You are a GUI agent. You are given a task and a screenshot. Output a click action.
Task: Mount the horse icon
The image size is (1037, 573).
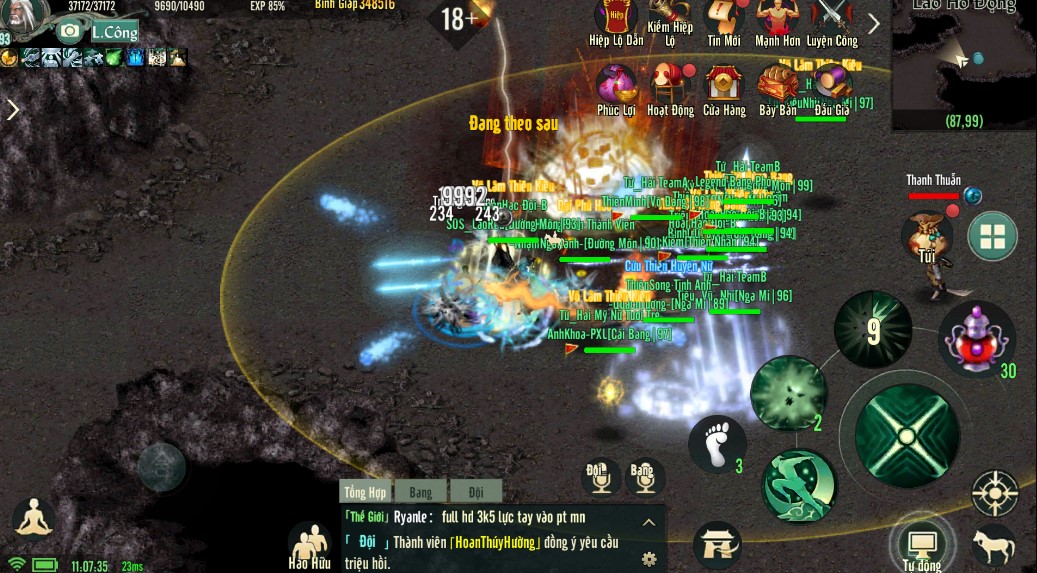point(993,547)
